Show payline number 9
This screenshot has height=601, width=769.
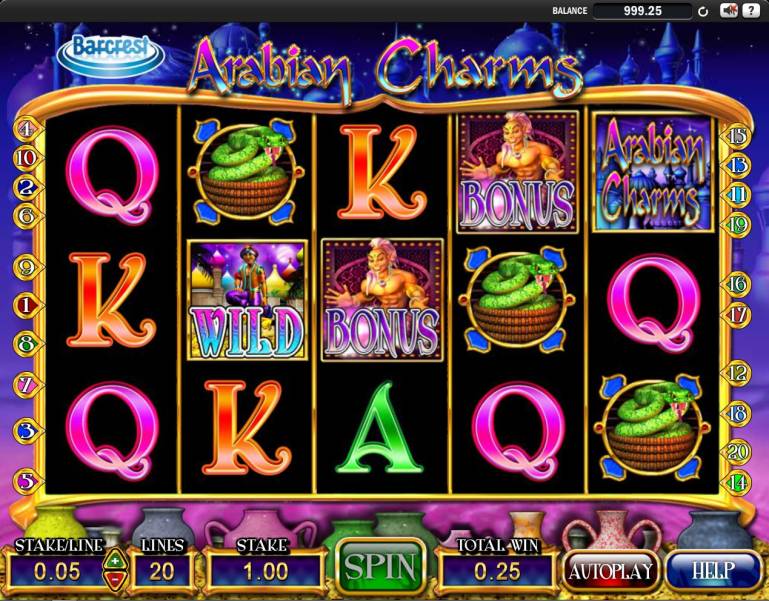[25, 267]
